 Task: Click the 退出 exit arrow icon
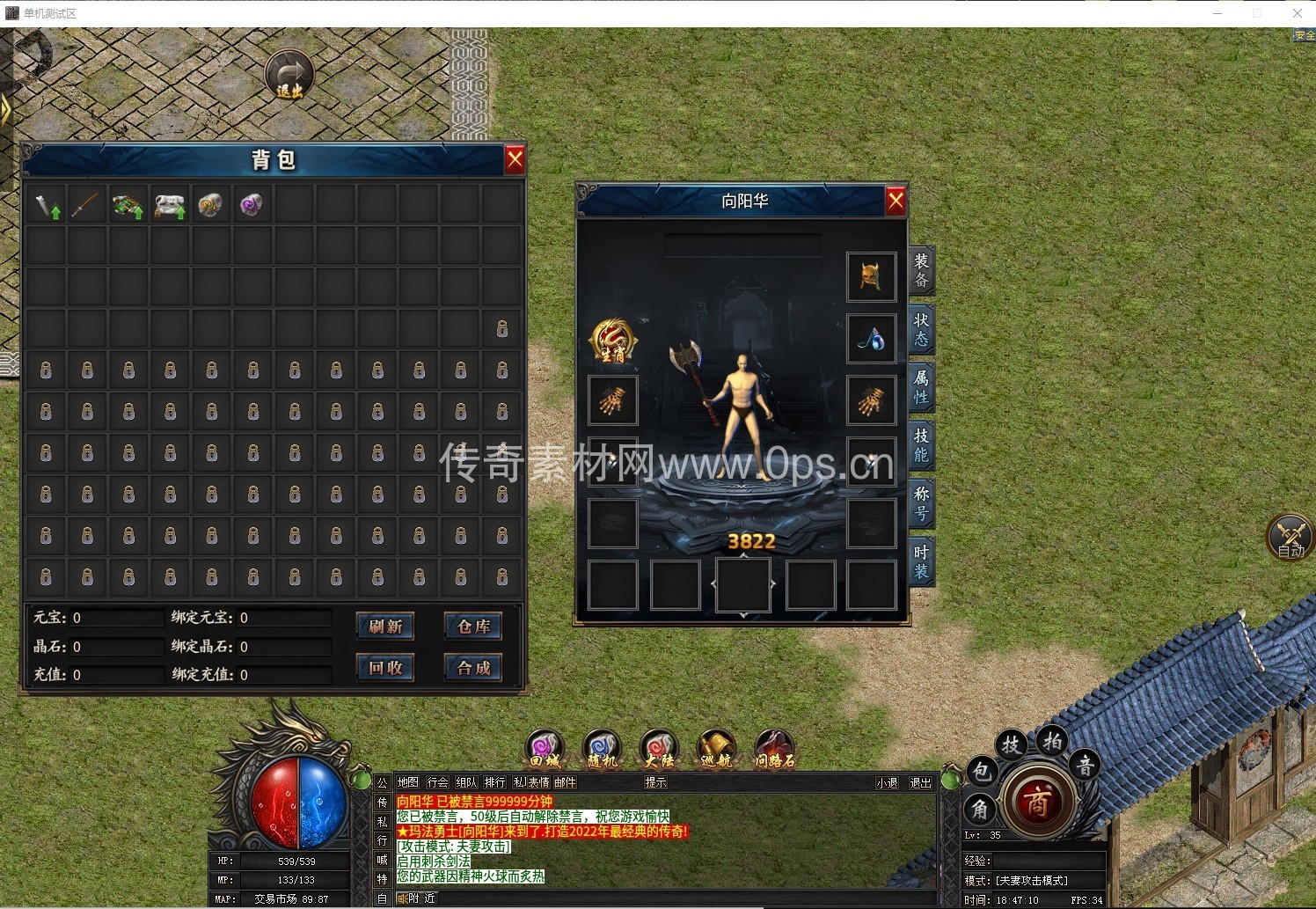click(x=289, y=75)
